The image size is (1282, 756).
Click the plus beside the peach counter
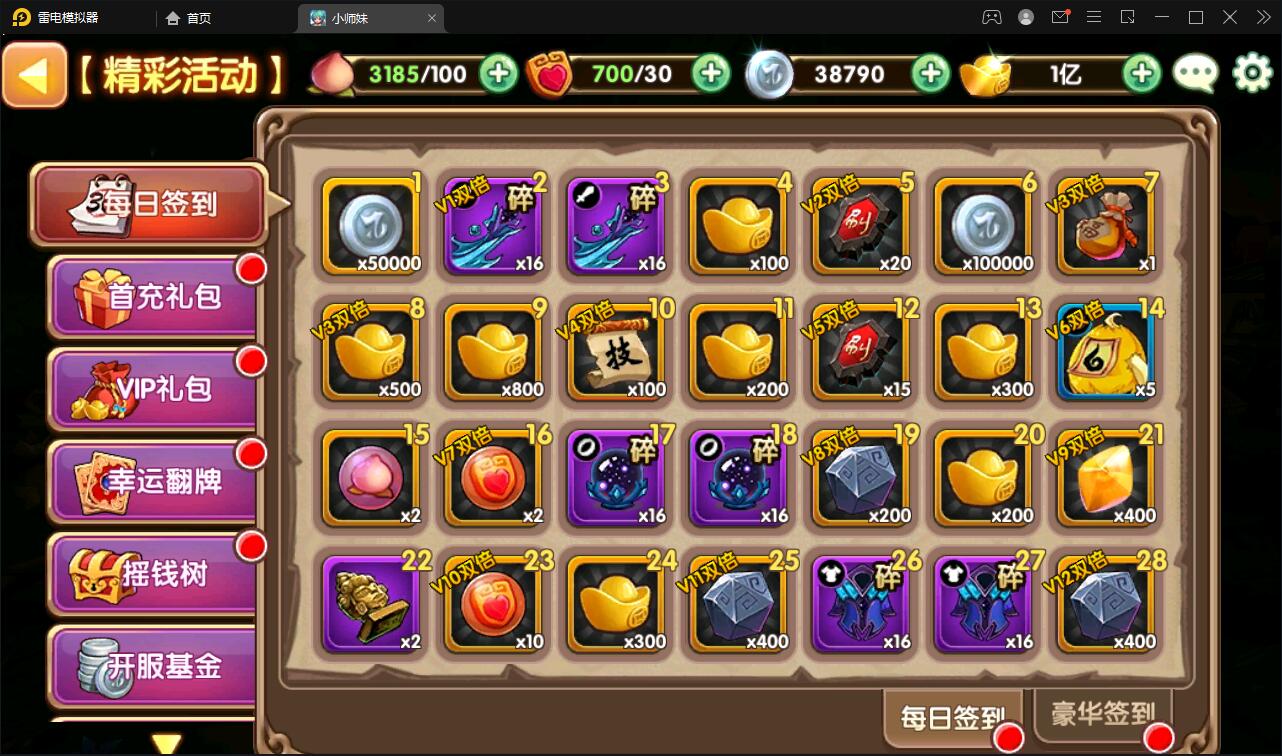pyautogui.click(x=497, y=73)
